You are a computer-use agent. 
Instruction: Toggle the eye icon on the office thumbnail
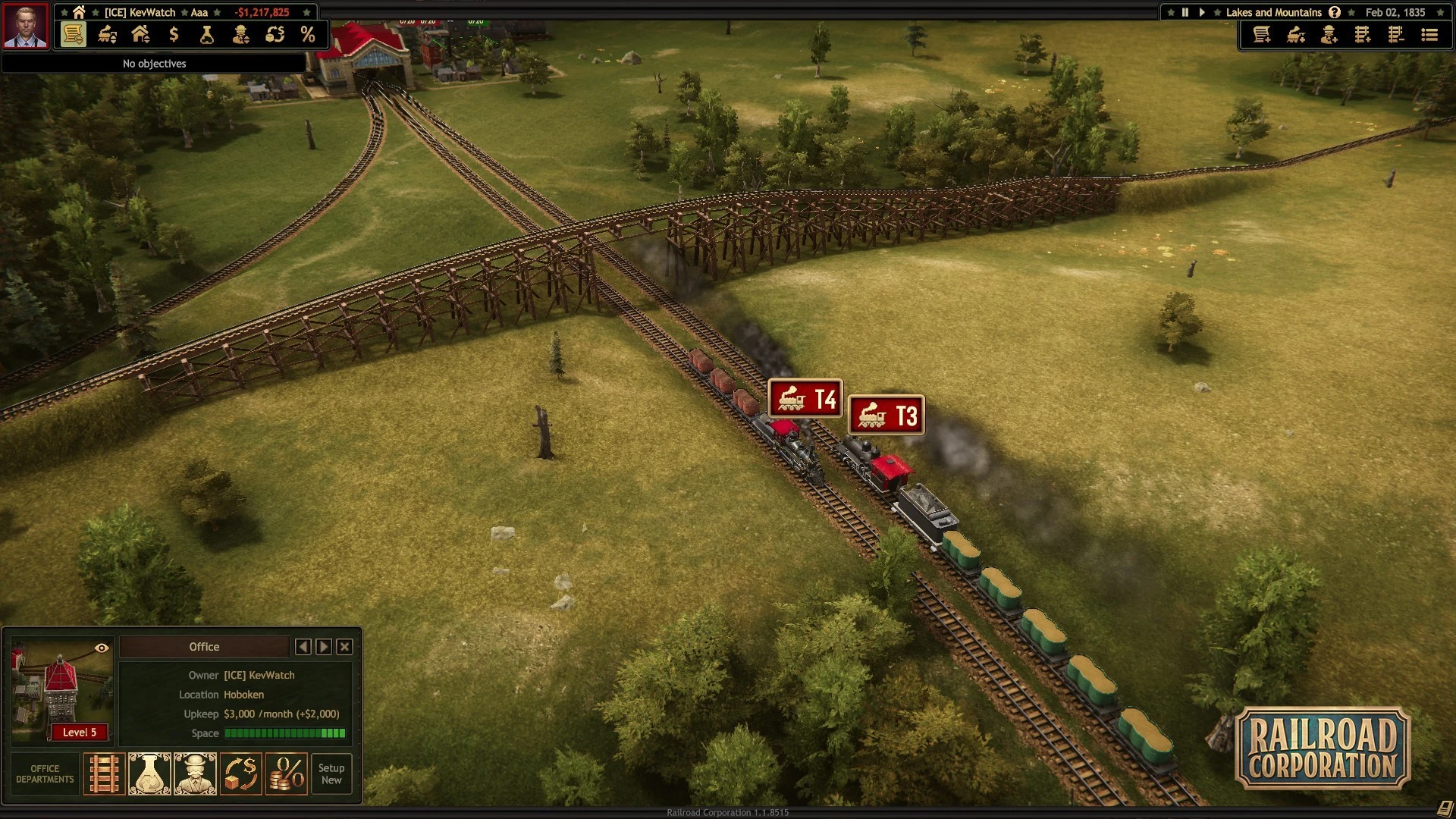tap(102, 648)
